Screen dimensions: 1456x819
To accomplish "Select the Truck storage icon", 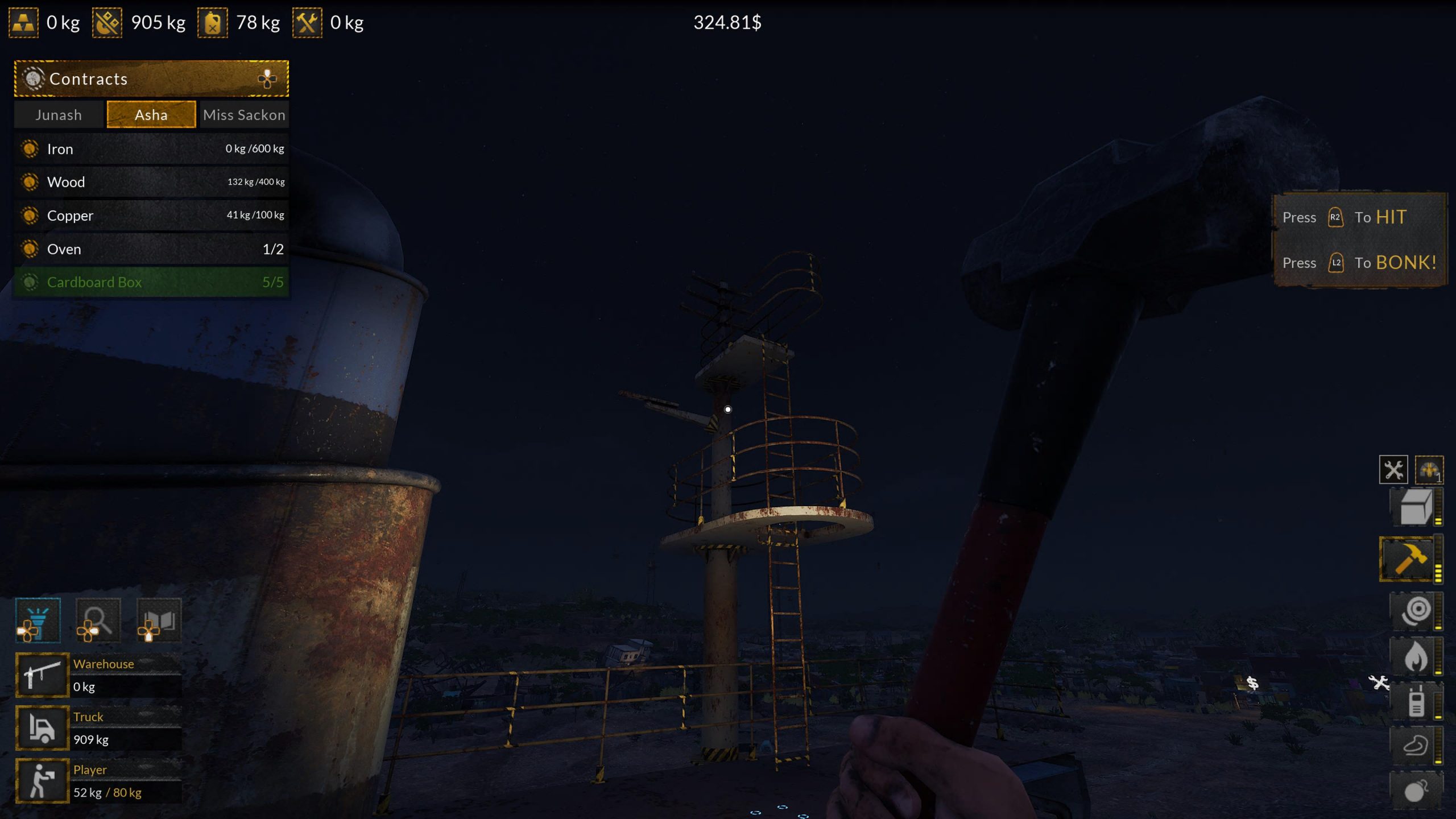I will 42,728.
